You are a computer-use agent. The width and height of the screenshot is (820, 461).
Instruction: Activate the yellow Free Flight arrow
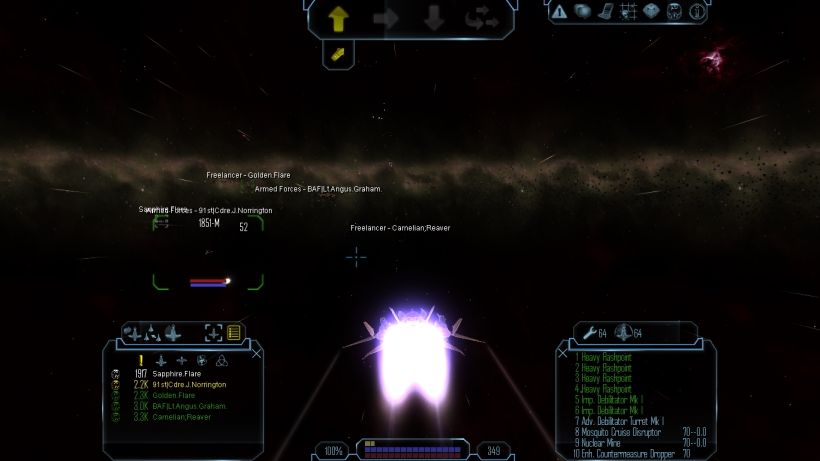click(338, 17)
